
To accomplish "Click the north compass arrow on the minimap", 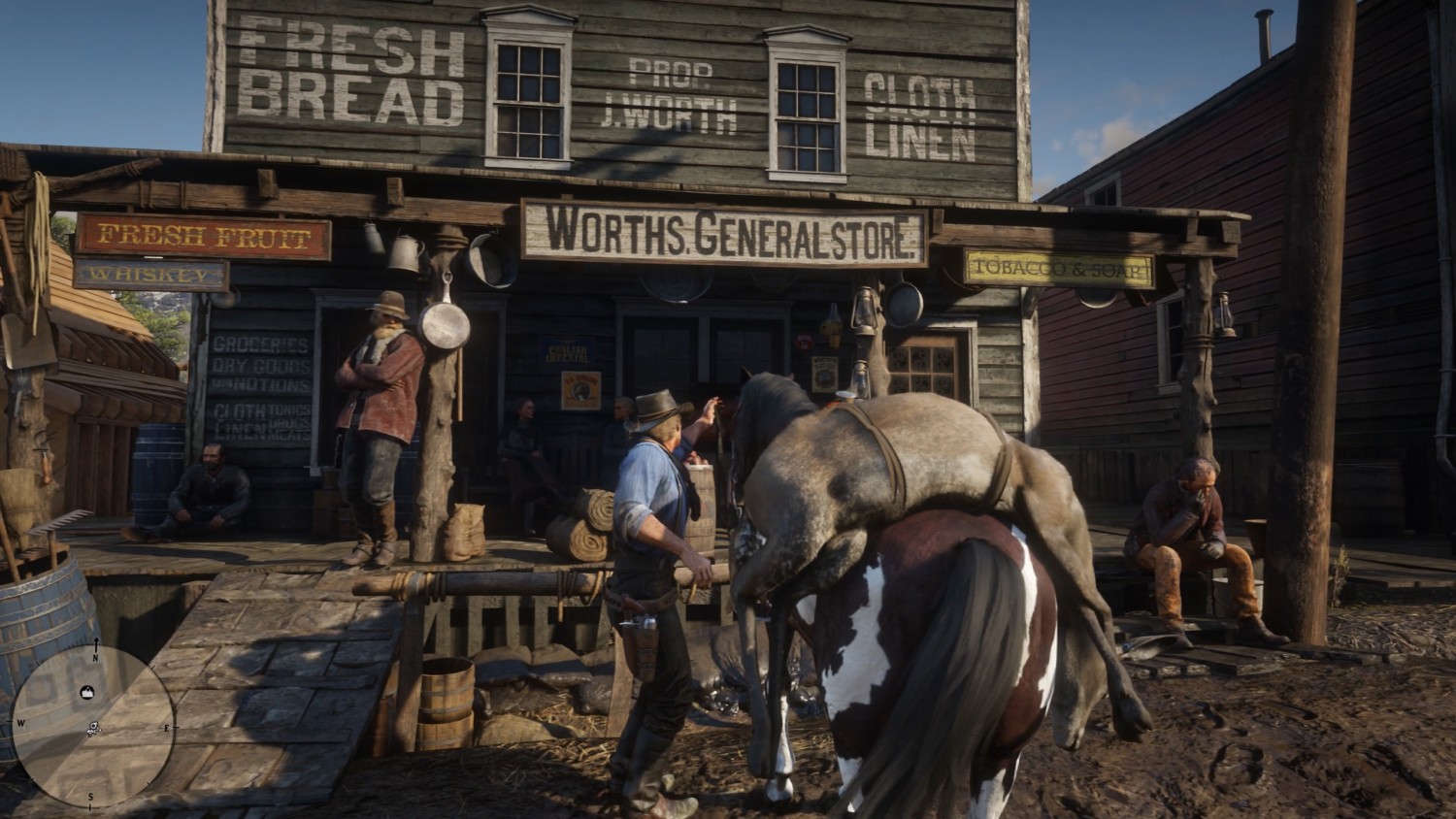I will tap(95, 646).
